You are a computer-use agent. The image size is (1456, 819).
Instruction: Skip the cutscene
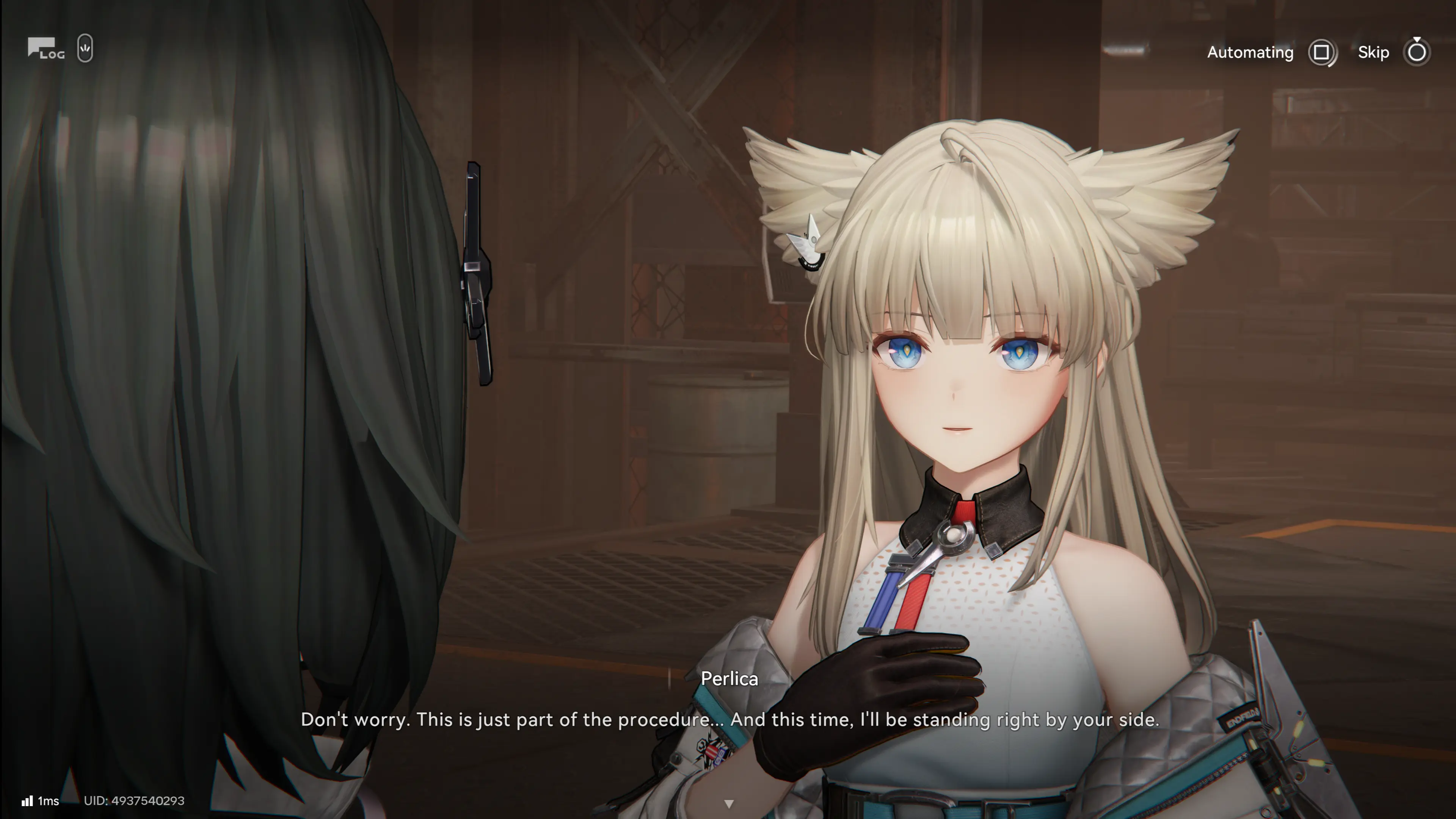tap(1416, 53)
